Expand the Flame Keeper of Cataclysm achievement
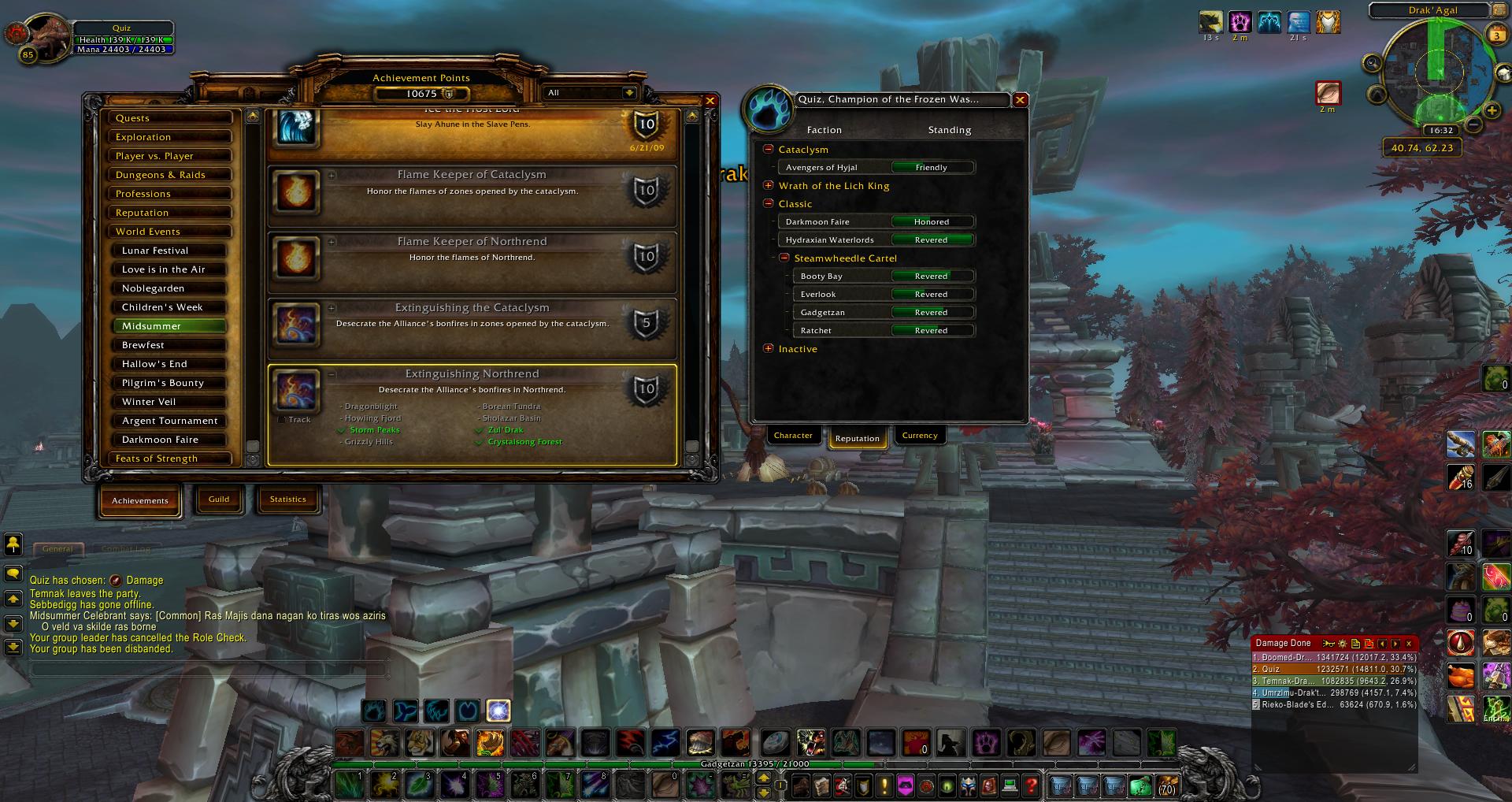This screenshot has width=1512, height=802. click(x=332, y=176)
